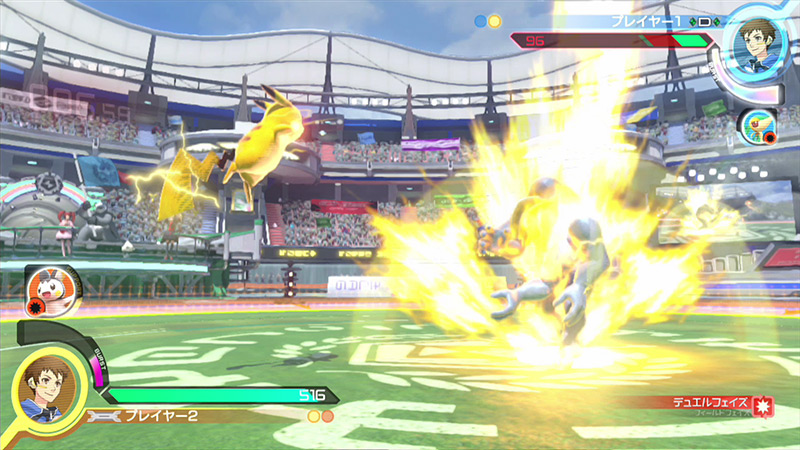800x450 pixels.
Task: Click the red Duel Phase burst icon
Action: 764,406
